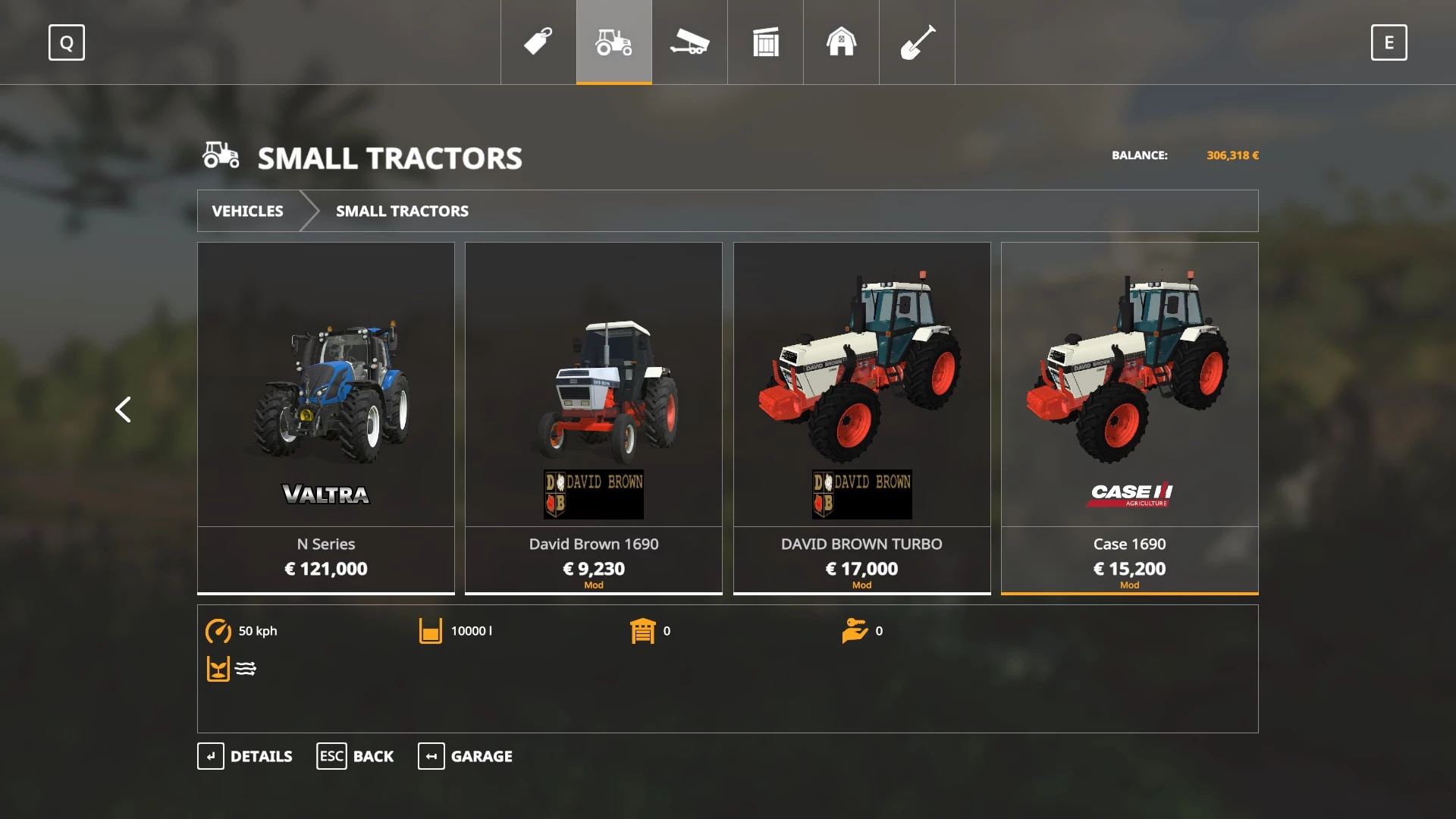Switch to the tractor vehicles tab

[614, 42]
